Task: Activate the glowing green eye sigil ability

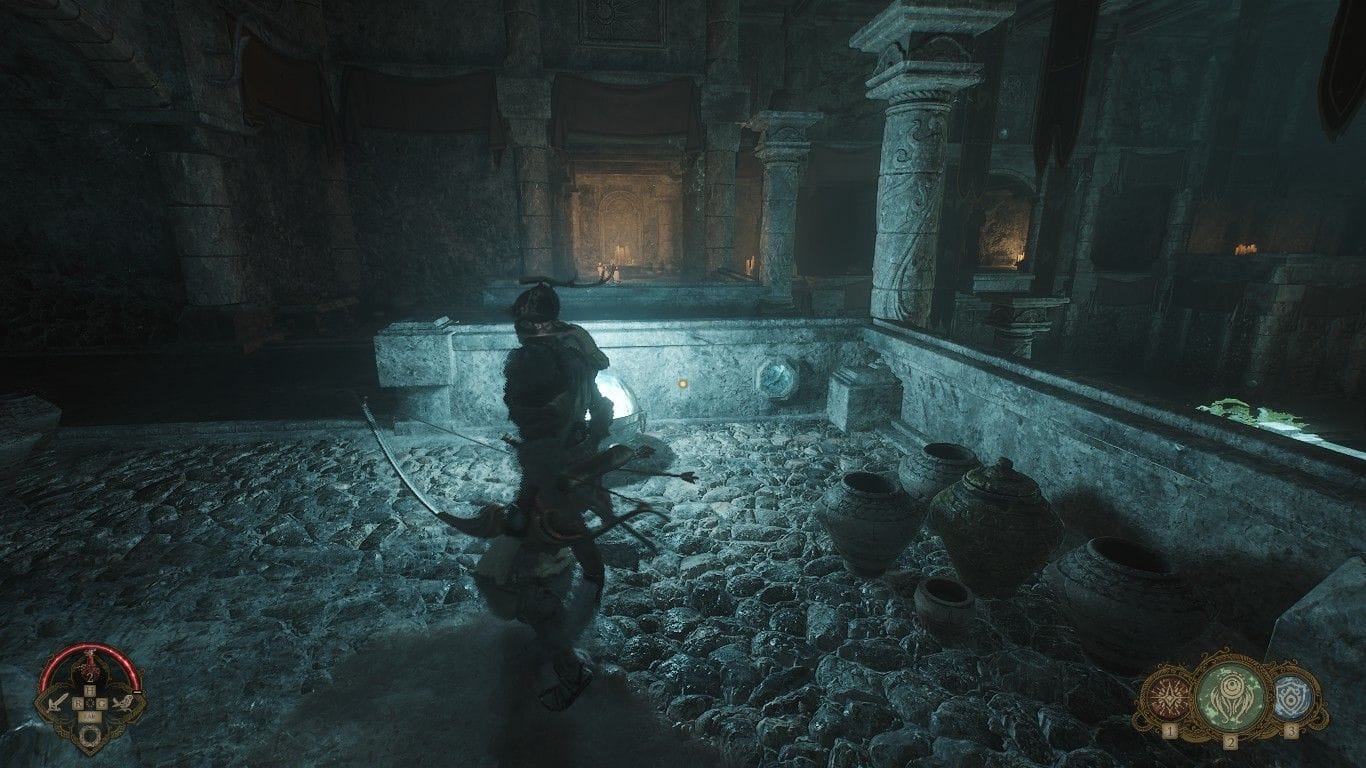Action: pyautogui.click(x=1231, y=696)
